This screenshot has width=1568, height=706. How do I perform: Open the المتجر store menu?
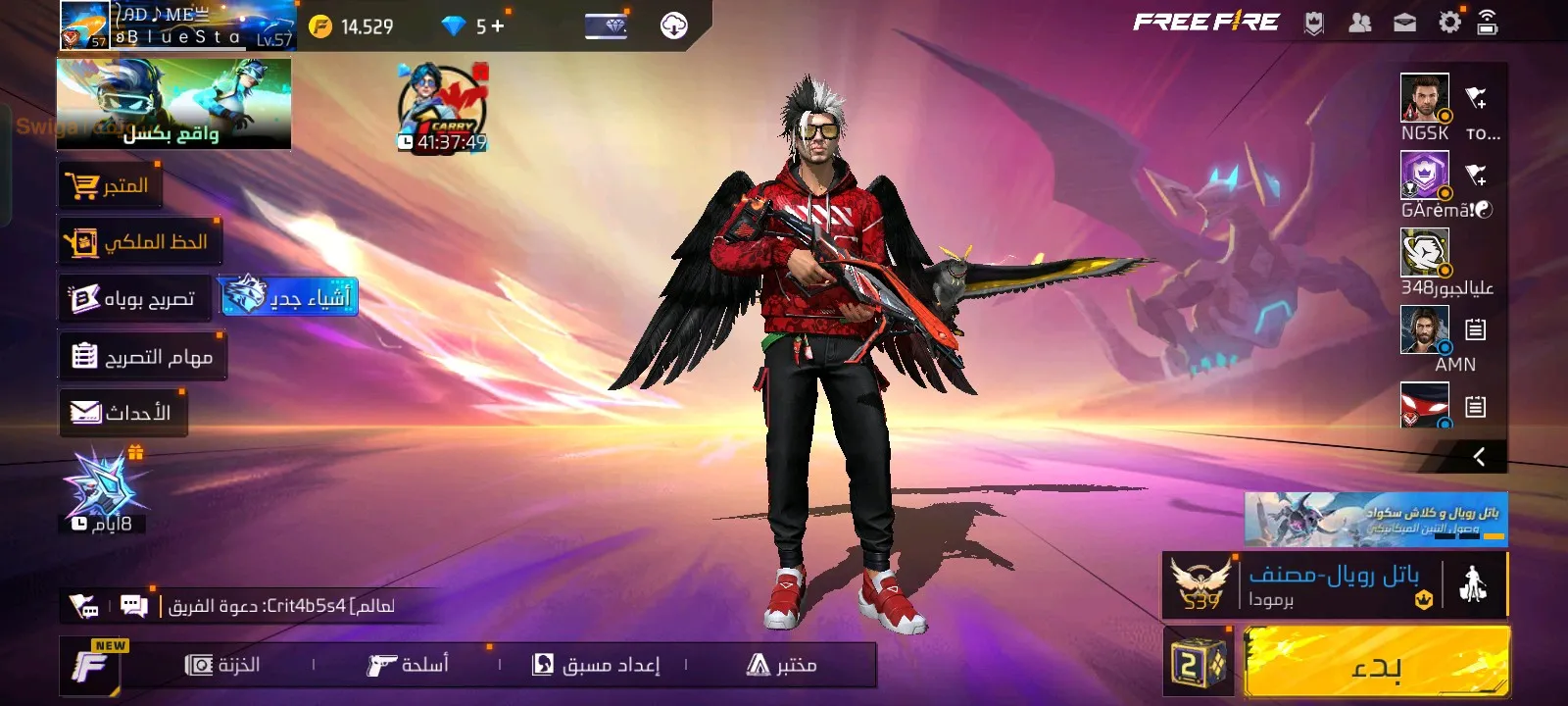[x=109, y=185]
